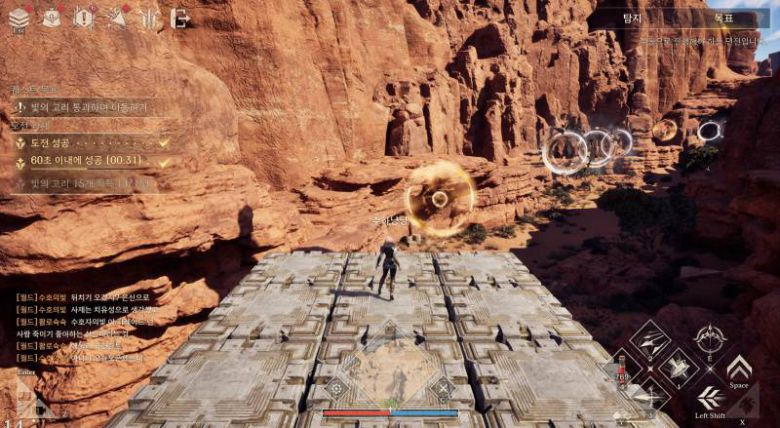780x428 pixels.
Task: Switch to the 목표 tab
Action: 724,18
